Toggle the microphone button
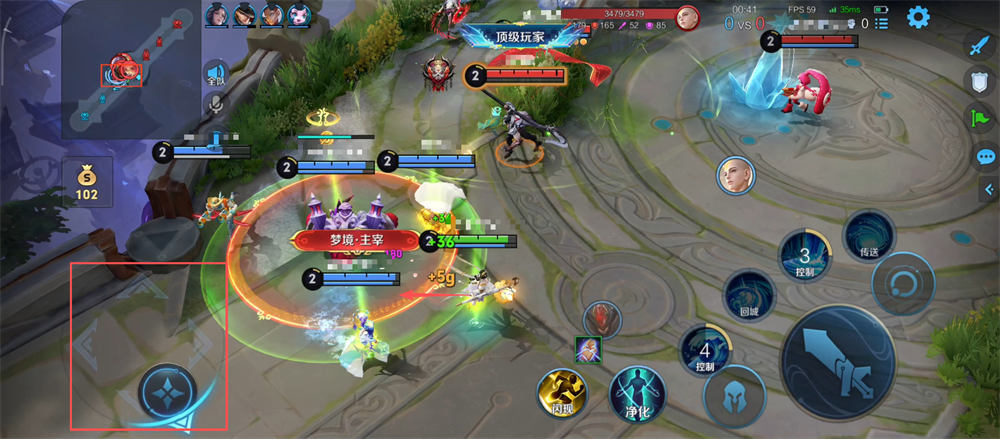This screenshot has height=439, width=1000. coord(215,104)
